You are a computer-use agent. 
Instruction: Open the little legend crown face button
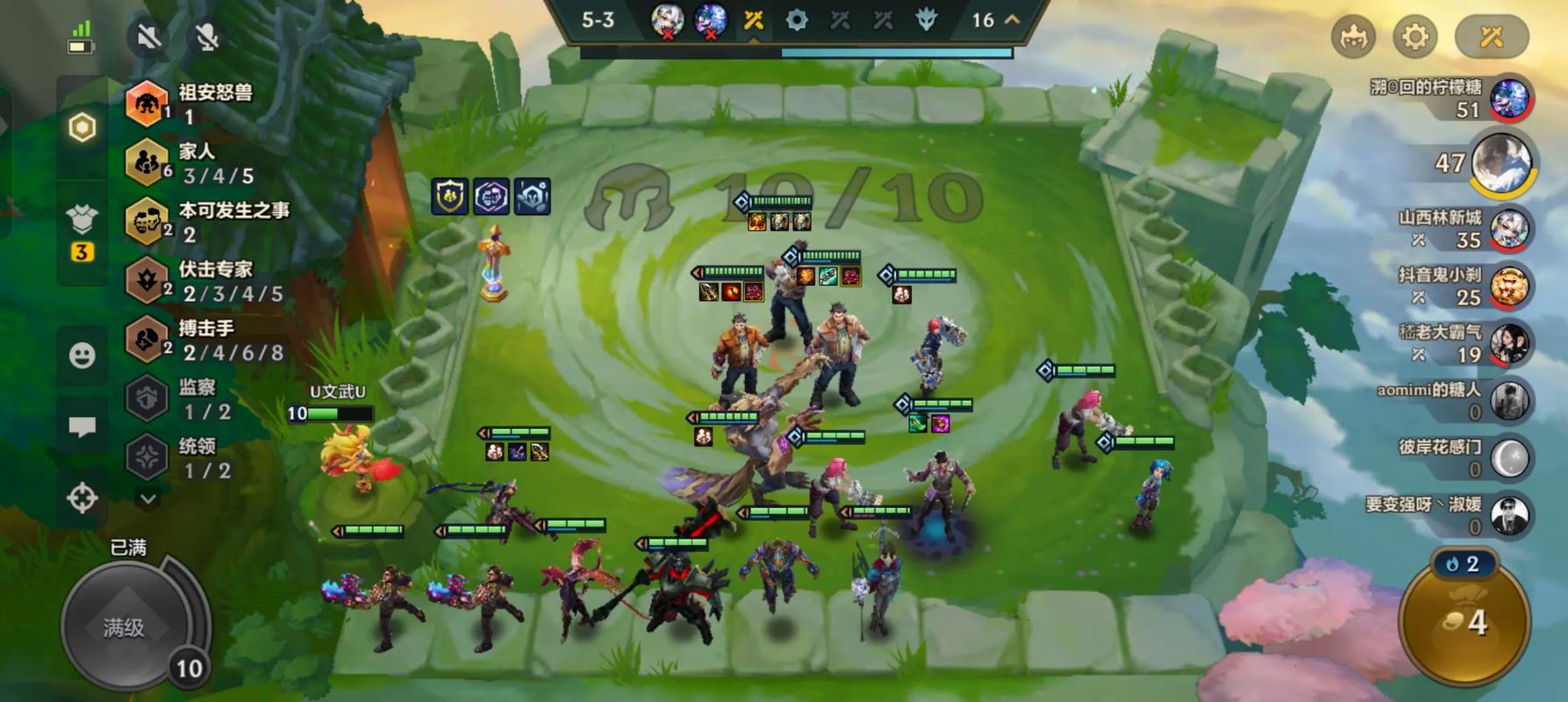pos(1353,37)
